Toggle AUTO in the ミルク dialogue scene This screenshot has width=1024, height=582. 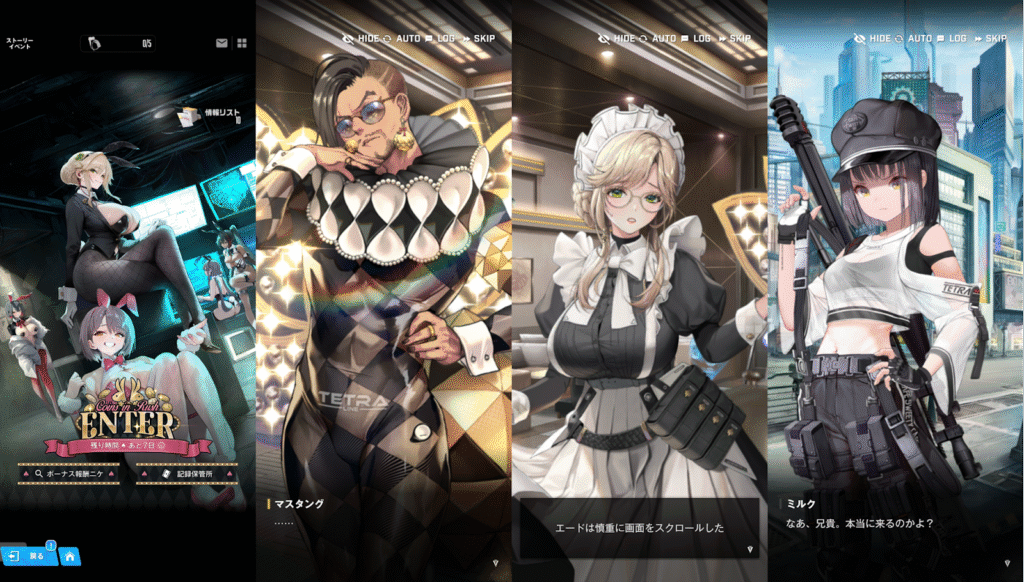913,38
